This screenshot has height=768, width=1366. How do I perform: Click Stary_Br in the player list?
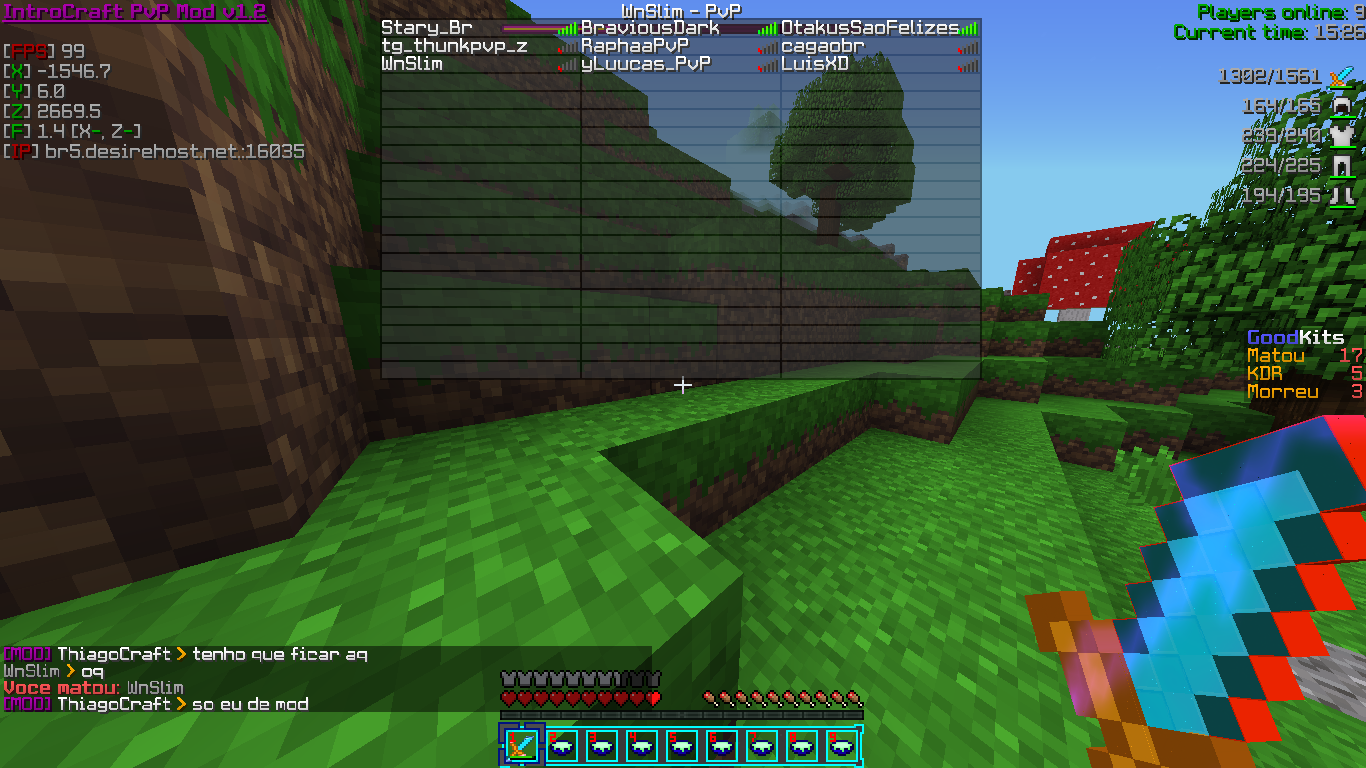coord(427,28)
